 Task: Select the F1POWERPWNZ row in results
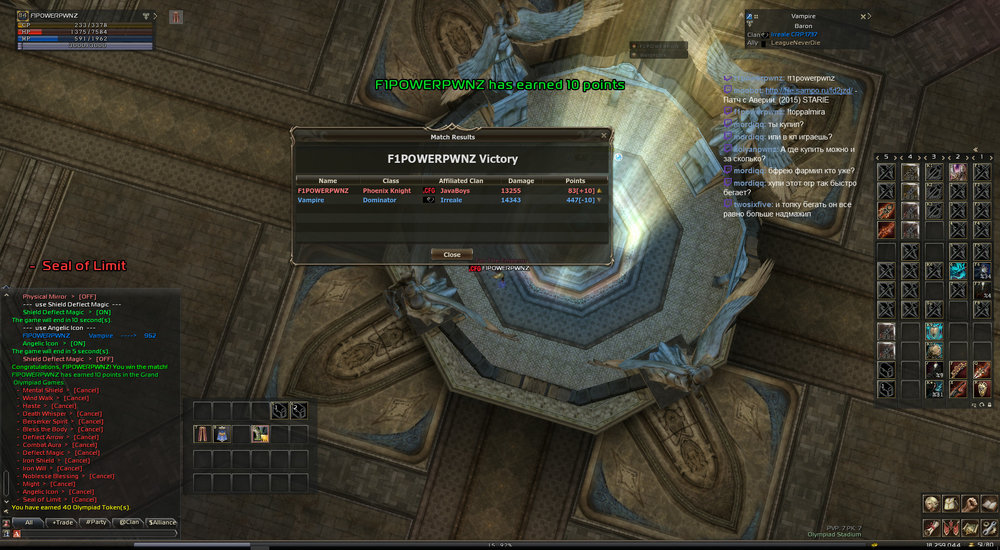click(x=450, y=190)
